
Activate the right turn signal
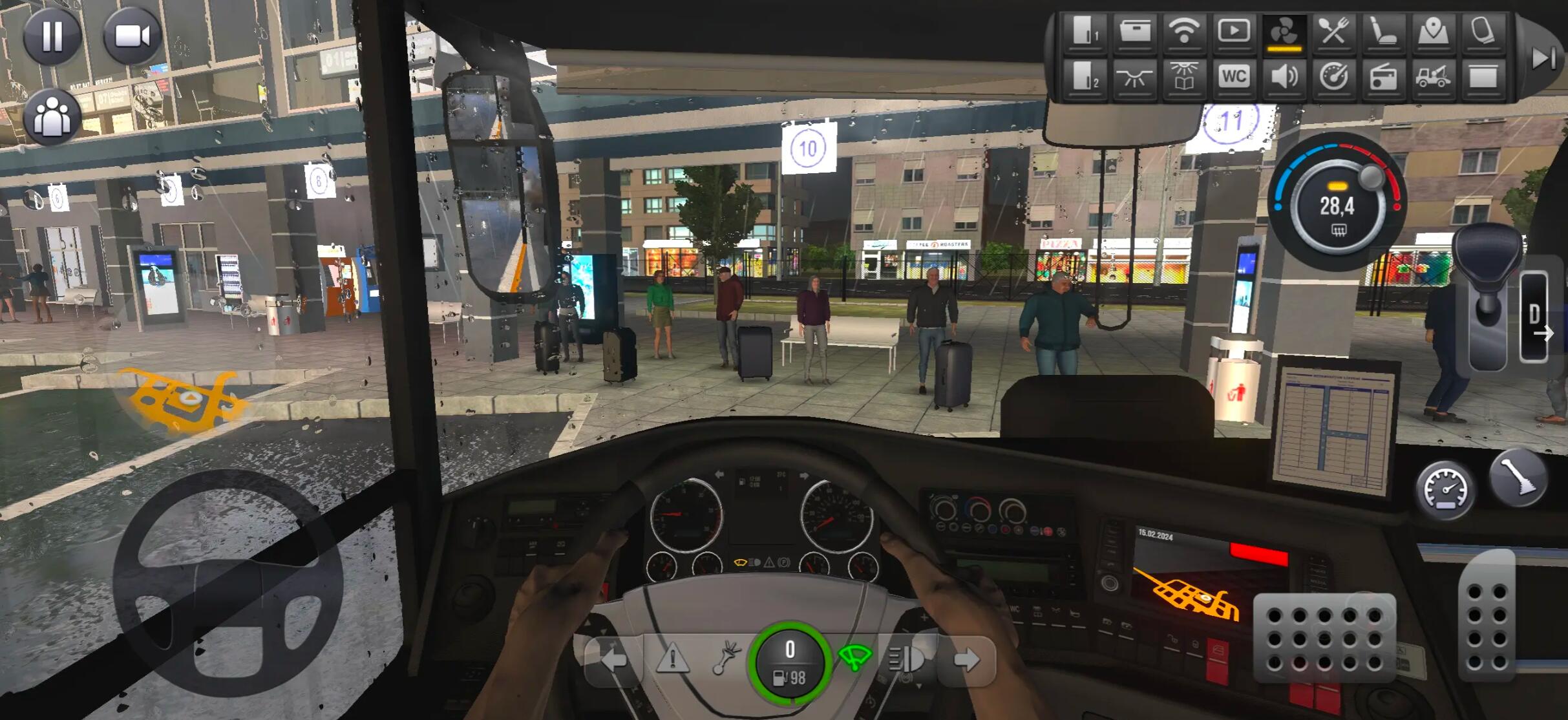tap(966, 660)
